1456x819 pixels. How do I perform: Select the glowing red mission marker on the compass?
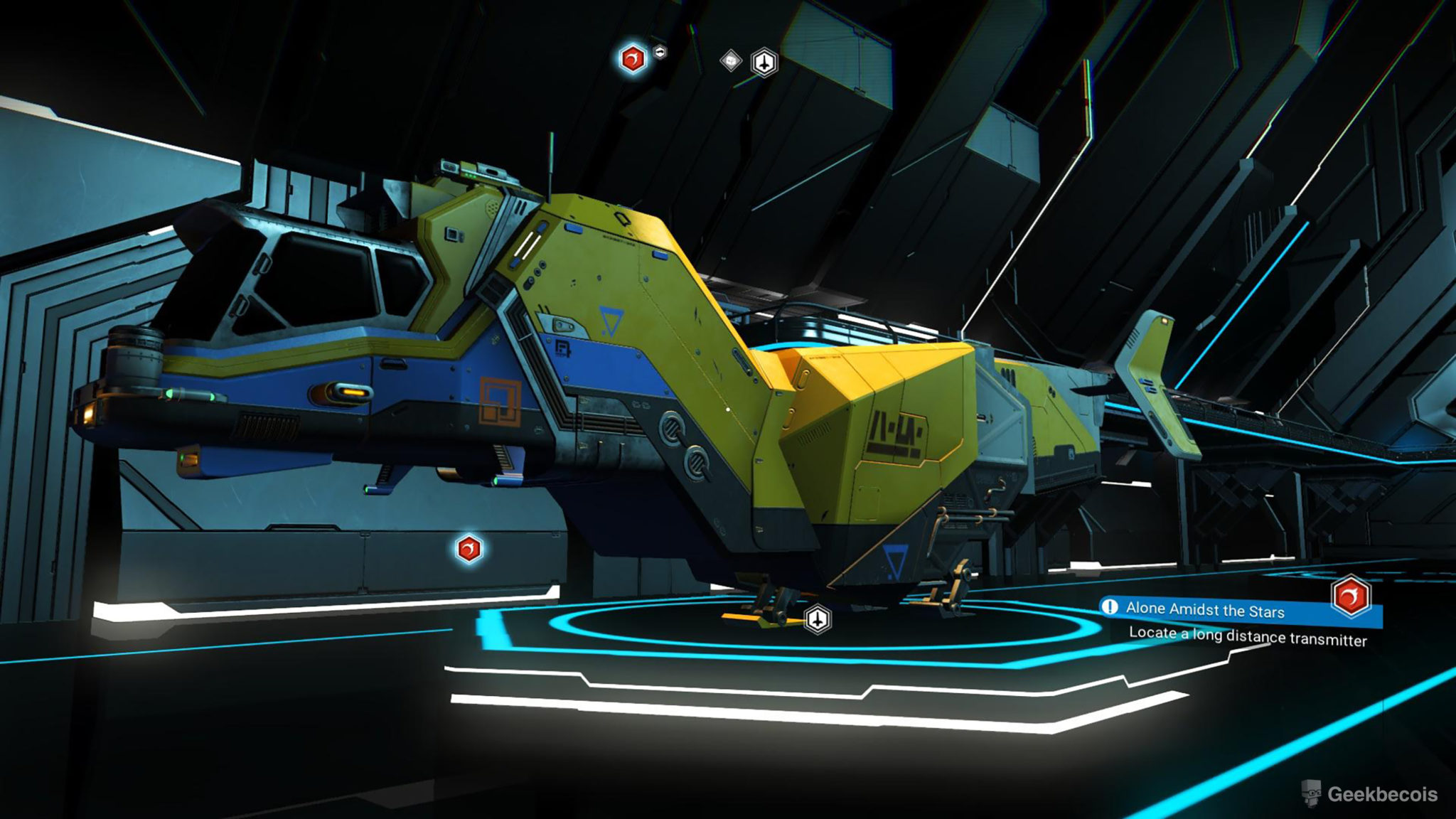pyautogui.click(x=633, y=59)
